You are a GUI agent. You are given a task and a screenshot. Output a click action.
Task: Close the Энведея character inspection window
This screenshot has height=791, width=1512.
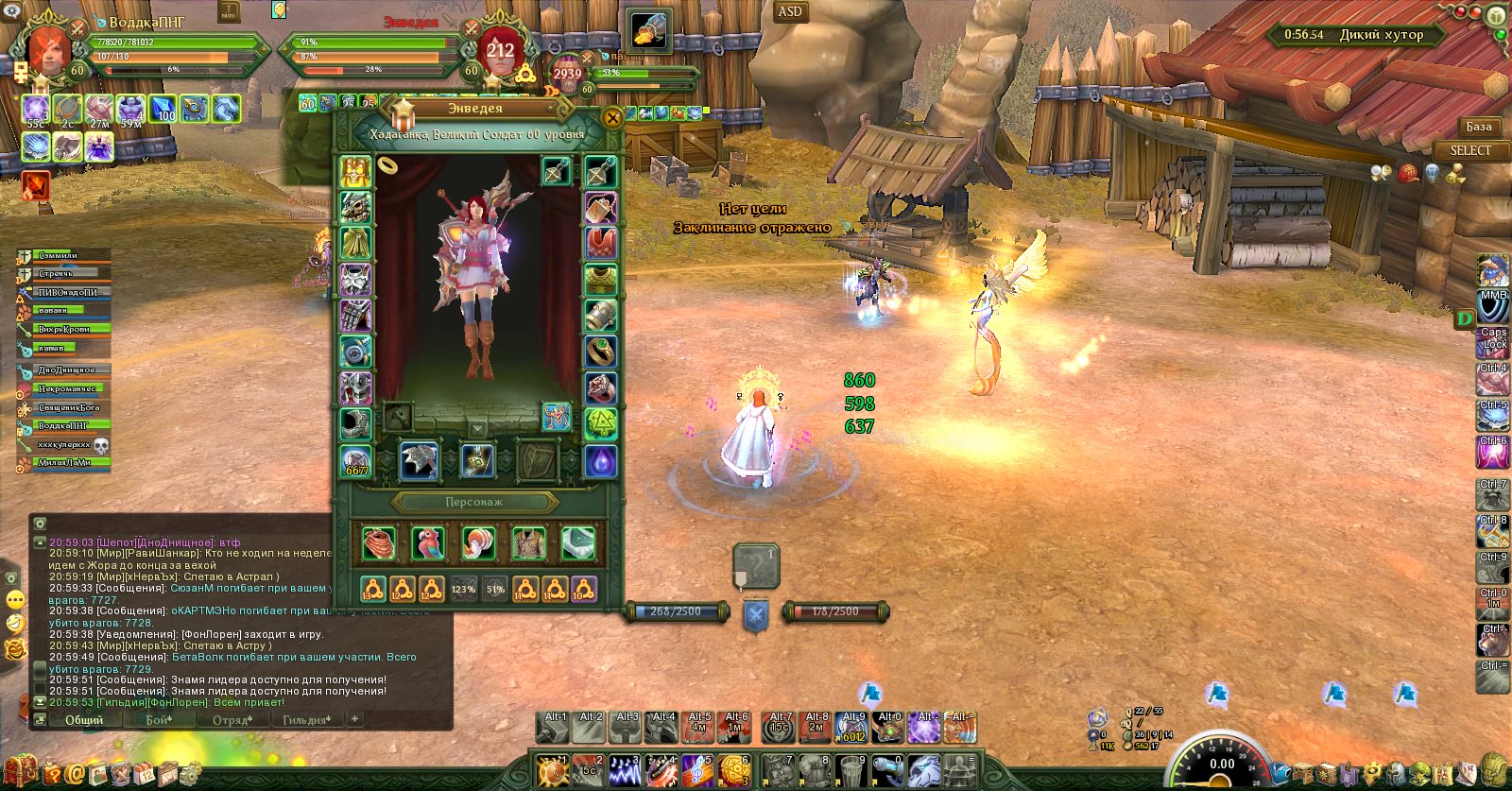point(612,118)
